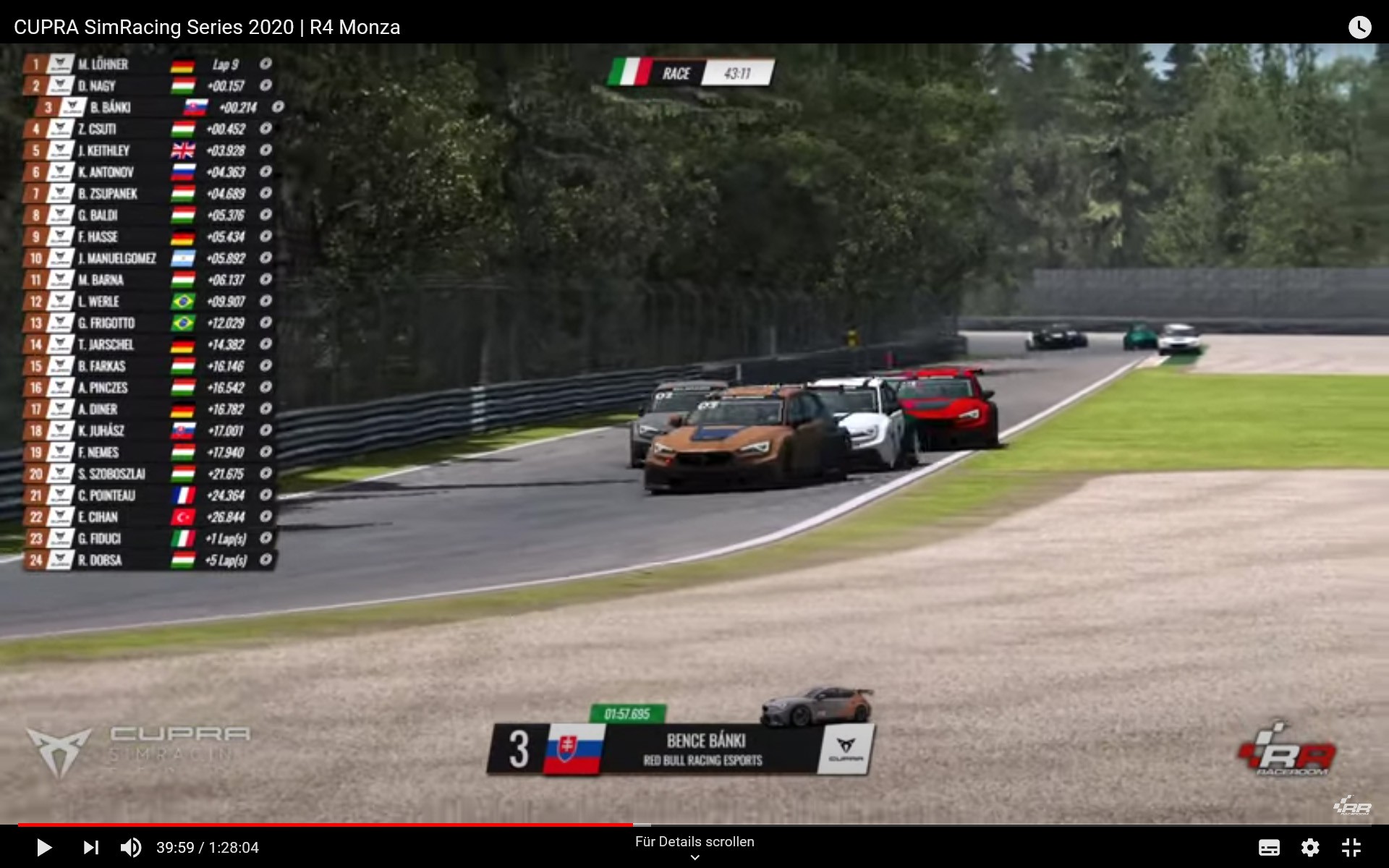Select J. Manuelgomez in the standings
Screen dimensions: 1389x868
tap(148, 258)
